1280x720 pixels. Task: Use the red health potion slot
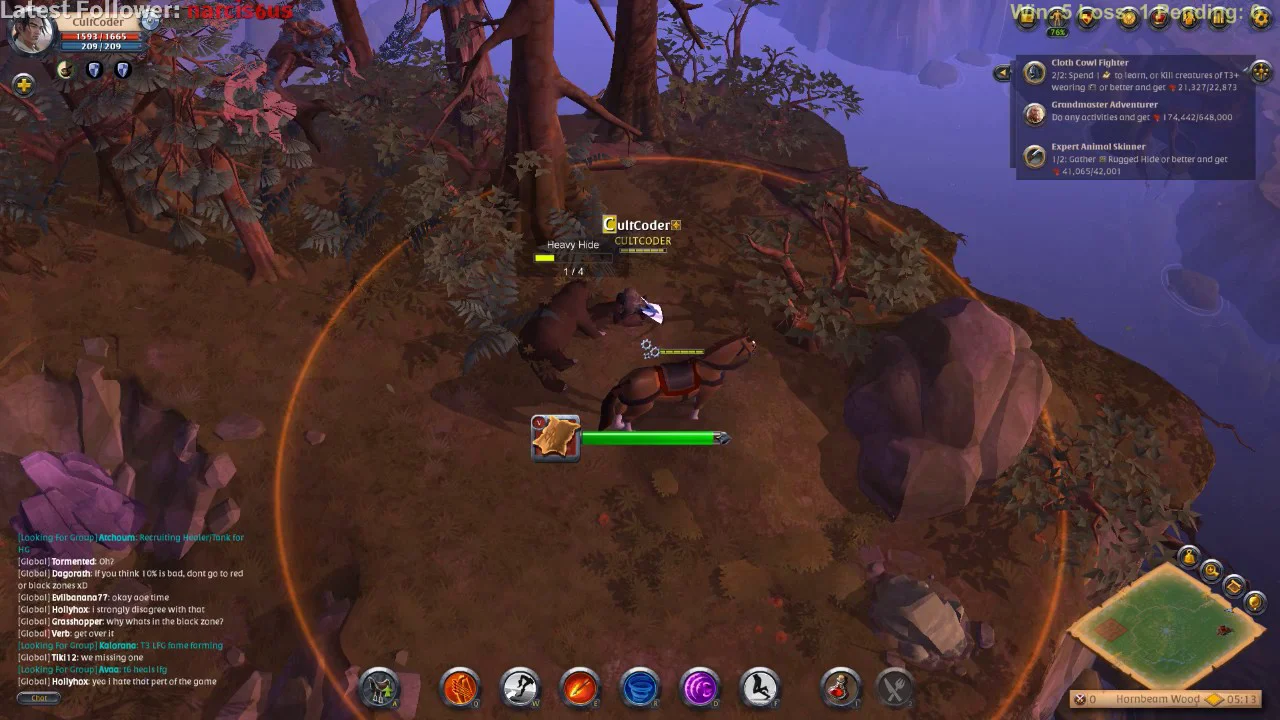[x=840, y=688]
